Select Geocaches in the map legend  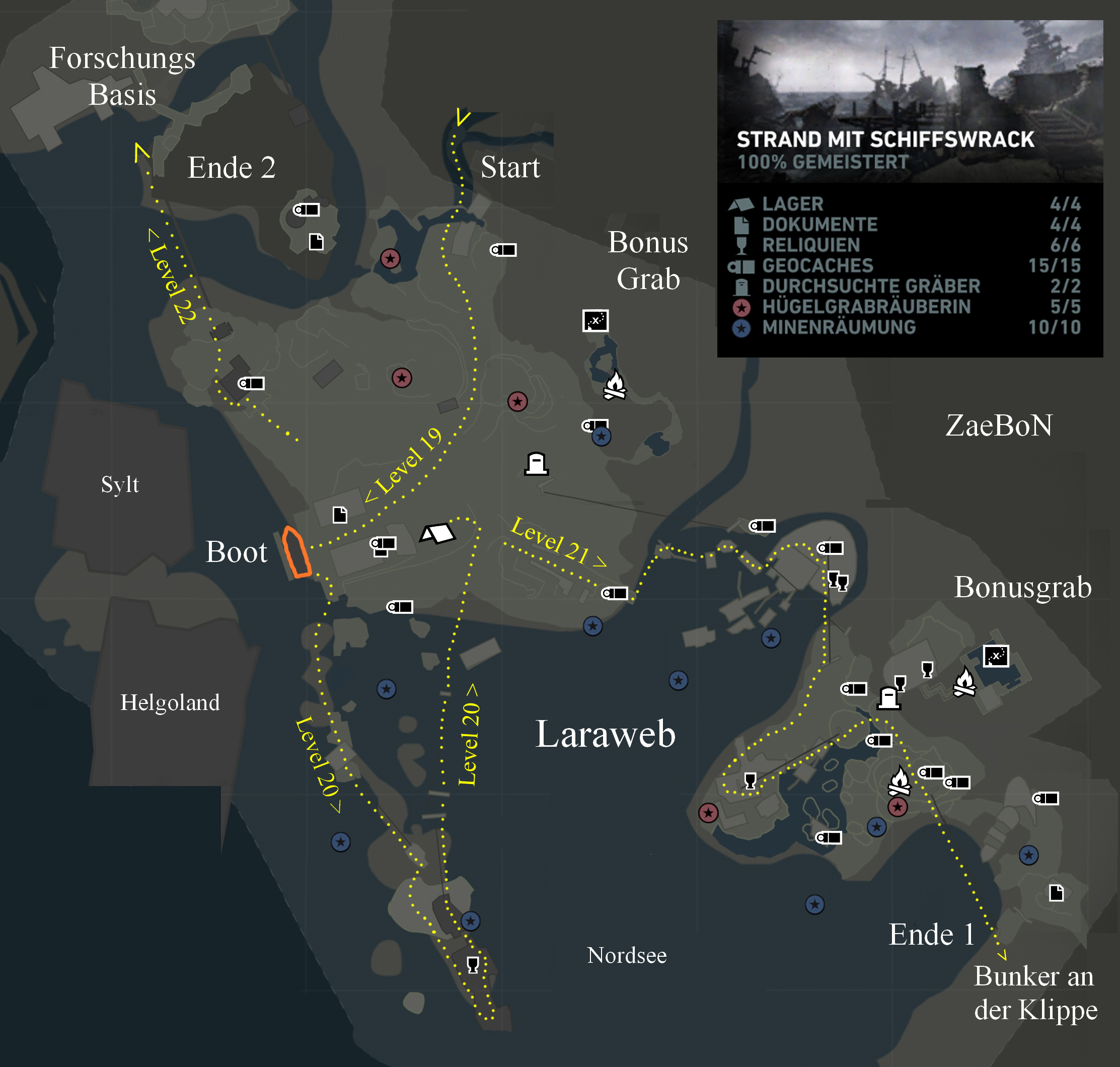click(x=817, y=265)
